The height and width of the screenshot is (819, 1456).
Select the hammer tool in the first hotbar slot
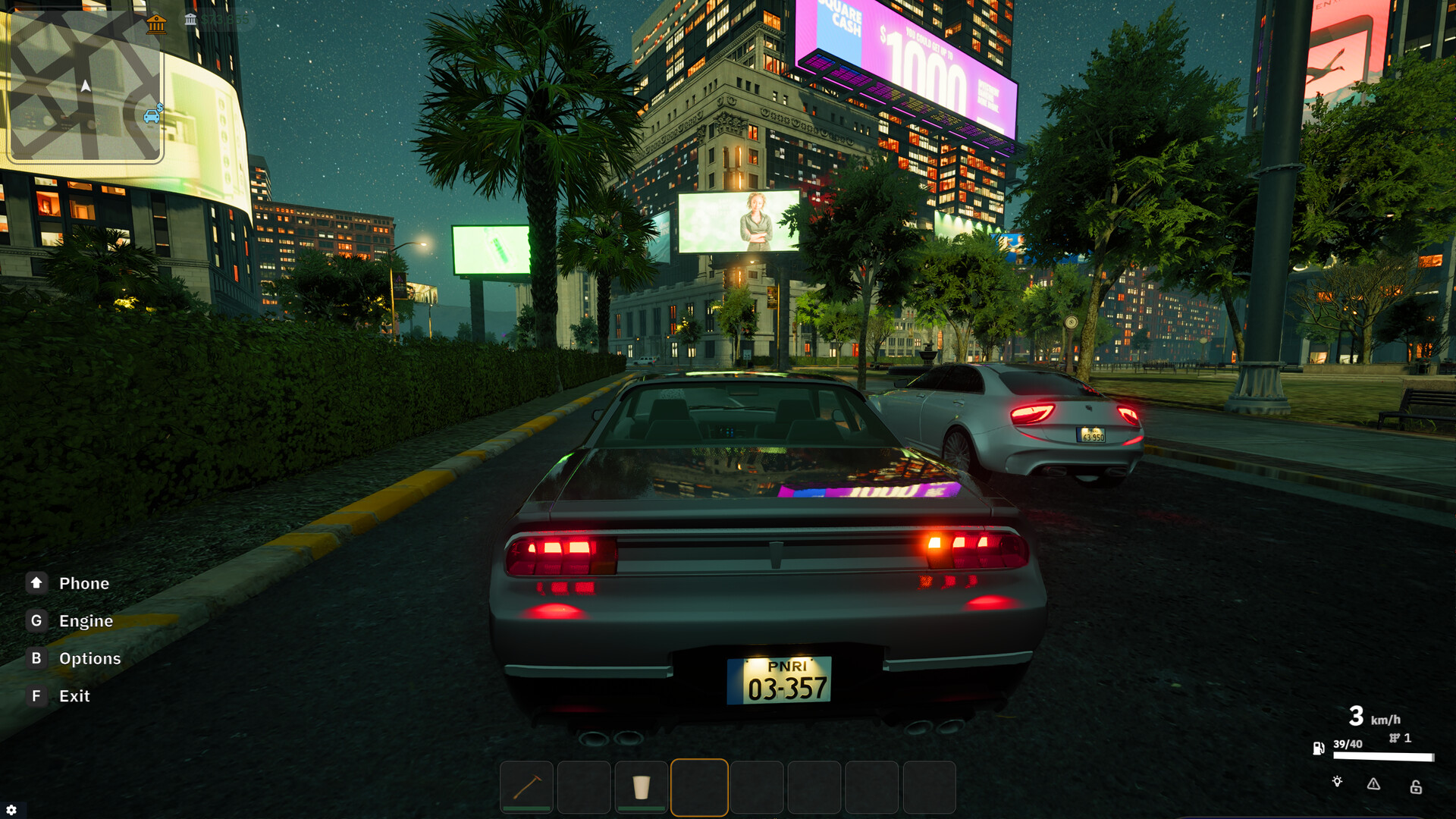point(525,787)
